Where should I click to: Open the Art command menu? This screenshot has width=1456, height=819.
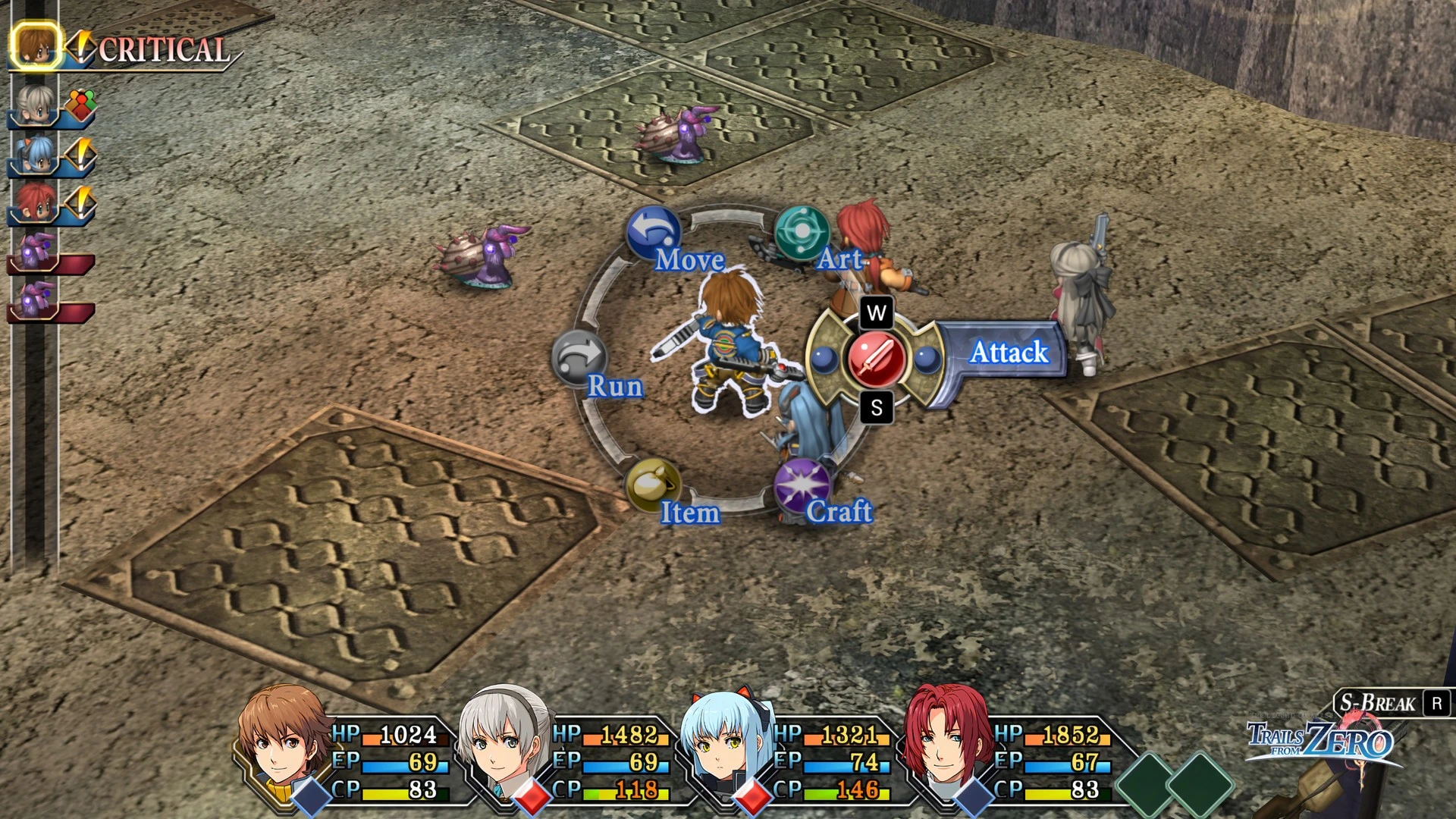point(802,232)
